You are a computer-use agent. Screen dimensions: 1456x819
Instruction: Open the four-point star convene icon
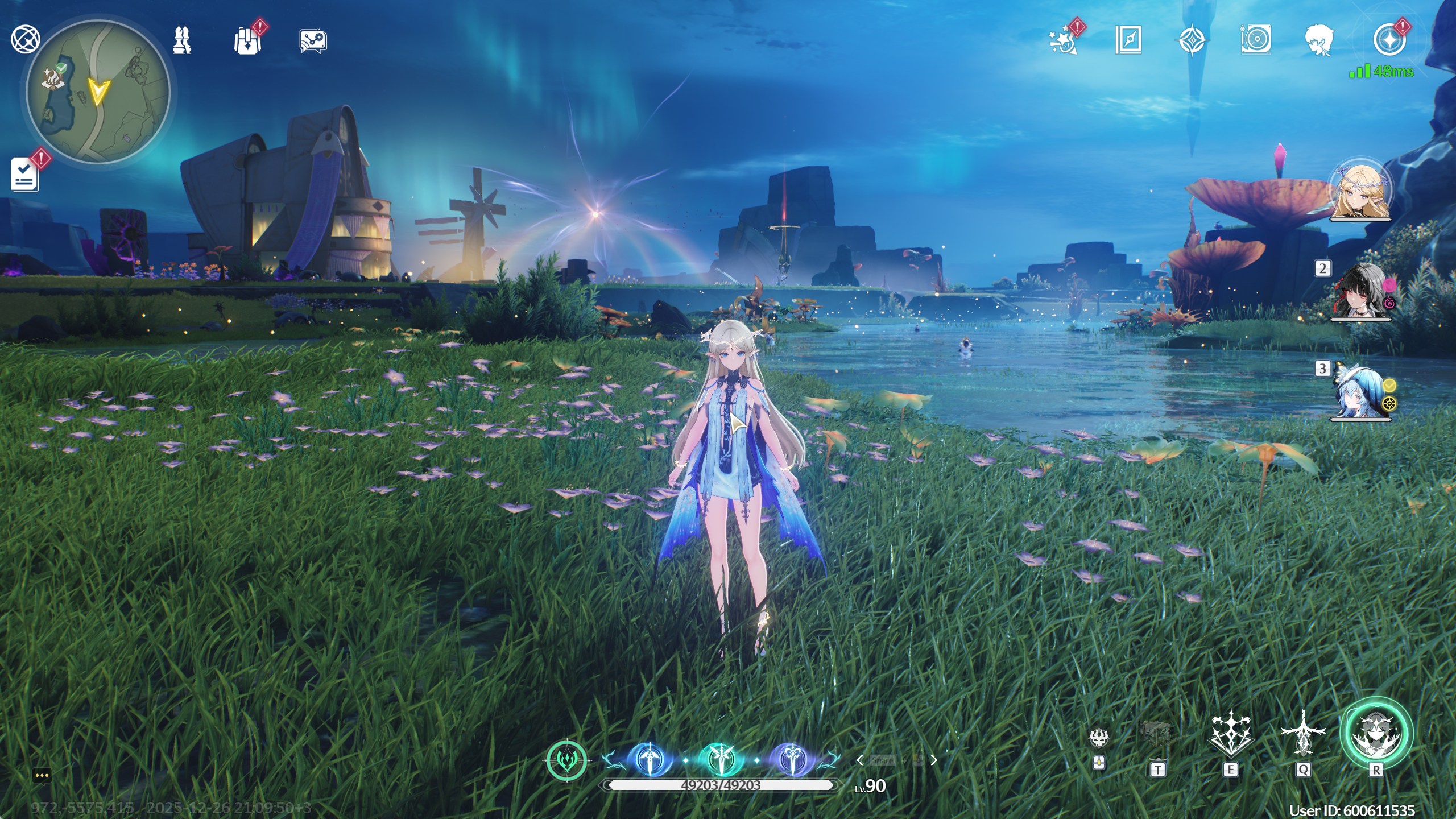pyautogui.click(x=1192, y=40)
